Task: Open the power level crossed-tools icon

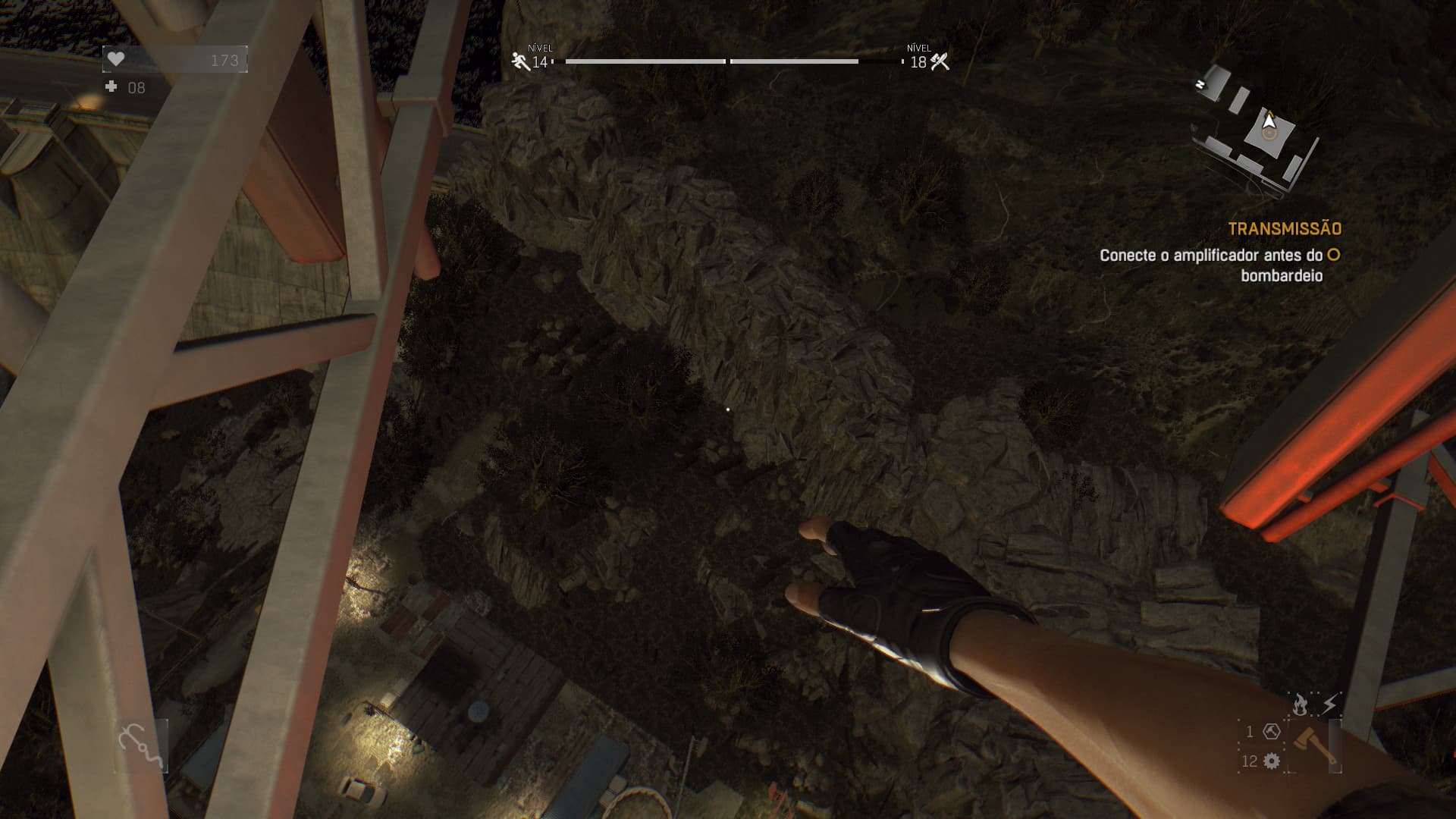Action: pyautogui.click(x=940, y=62)
